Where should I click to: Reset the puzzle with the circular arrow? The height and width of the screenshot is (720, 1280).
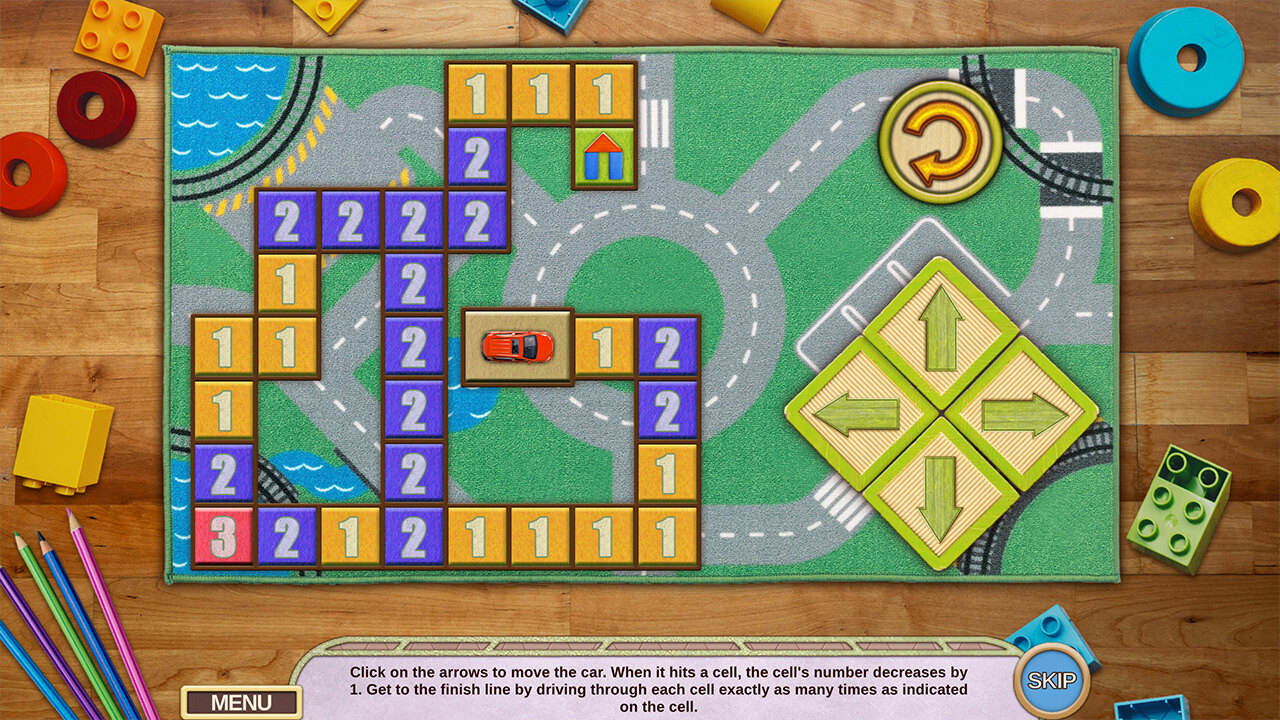[x=940, y=141]
